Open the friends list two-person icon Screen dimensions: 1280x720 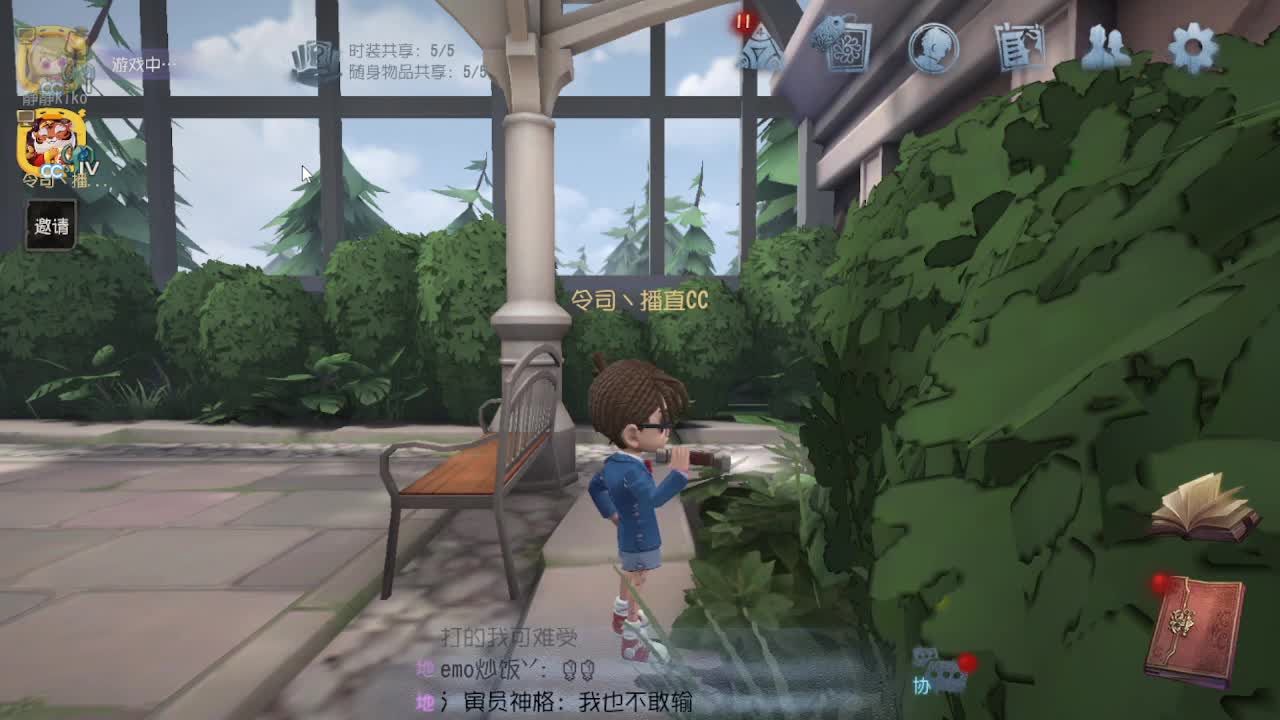coord(1105,48)
